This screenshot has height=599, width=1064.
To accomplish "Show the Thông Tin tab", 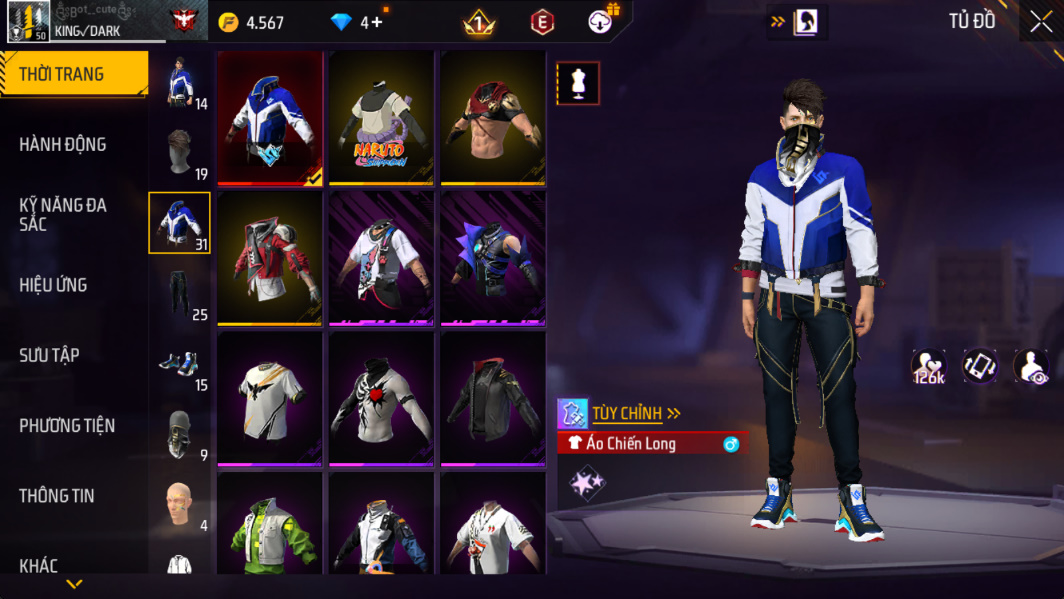I will 57,496.
